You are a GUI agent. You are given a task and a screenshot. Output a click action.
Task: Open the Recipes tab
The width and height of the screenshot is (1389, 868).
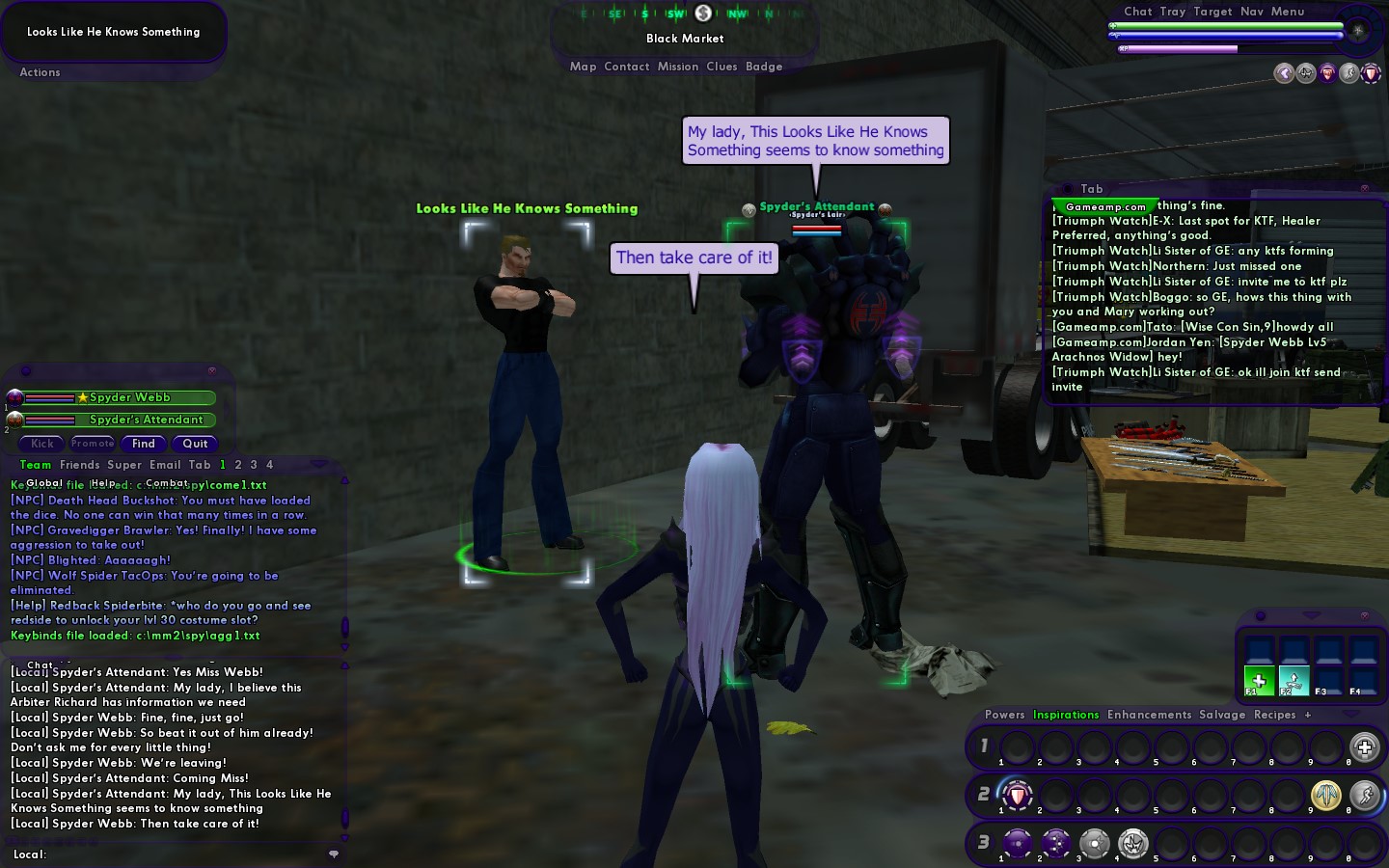pyautogui.click(x=1274, y=715)
